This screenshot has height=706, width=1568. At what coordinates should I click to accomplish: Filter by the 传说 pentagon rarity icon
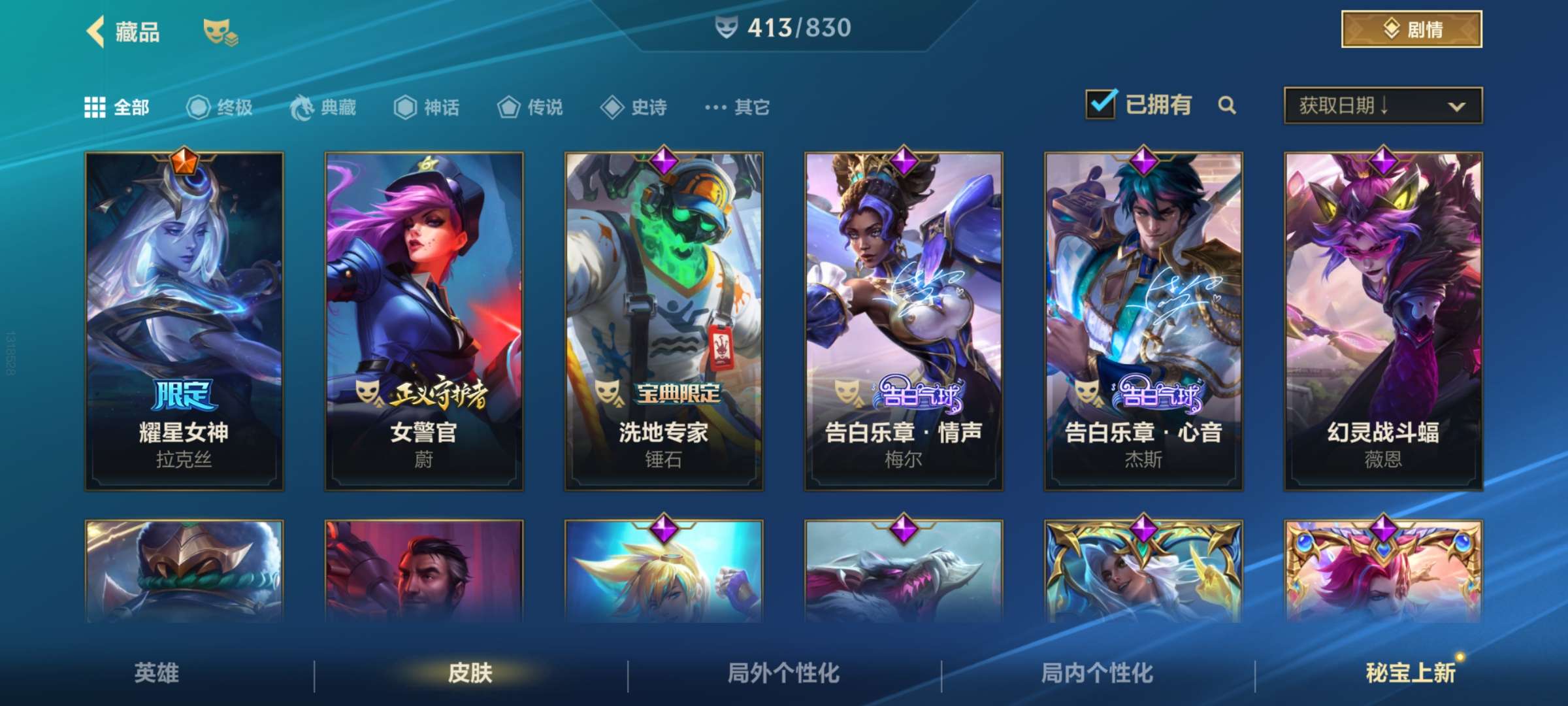(508, 108)
